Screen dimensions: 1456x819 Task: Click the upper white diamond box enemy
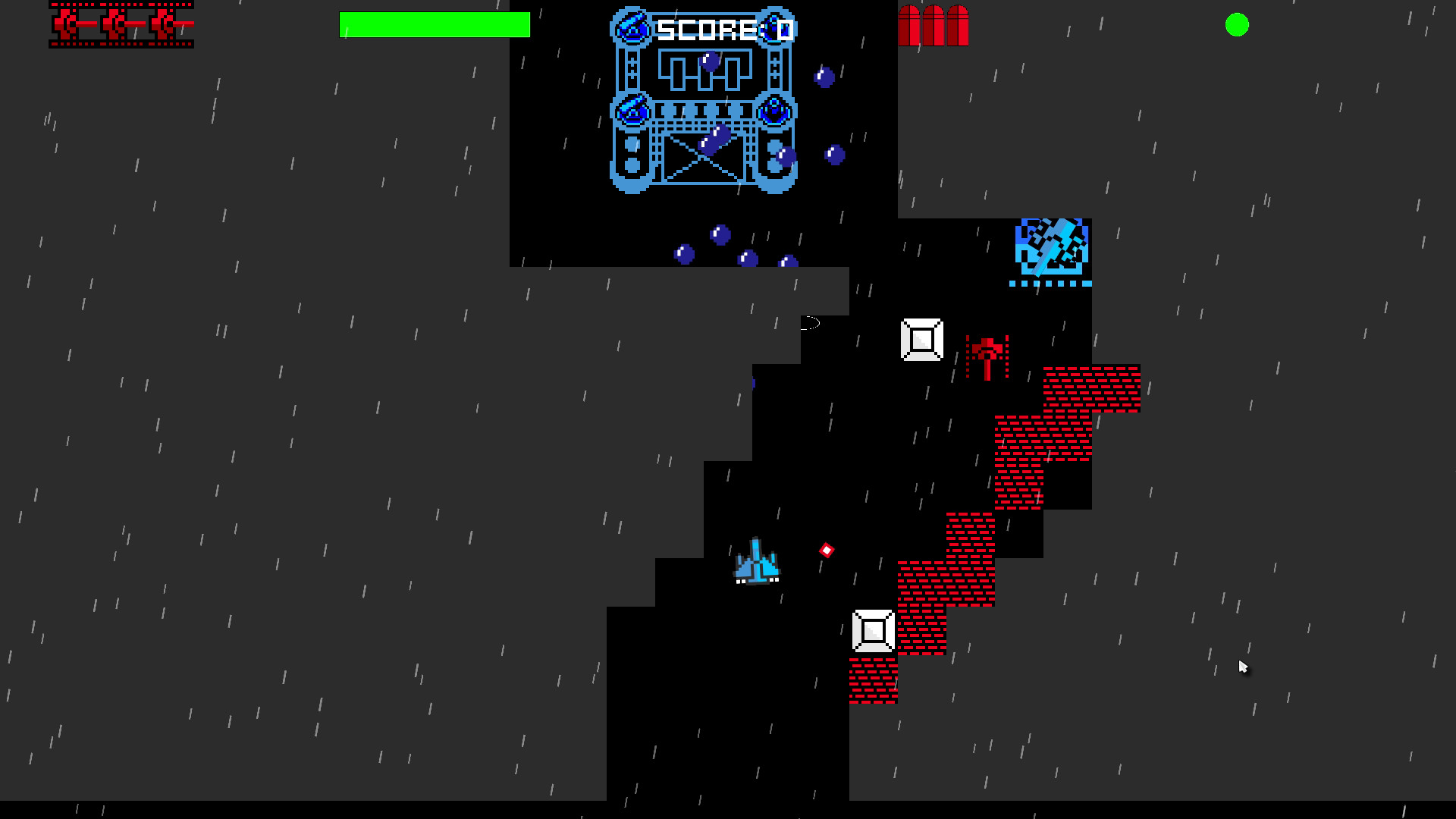(x=921, y=340)
